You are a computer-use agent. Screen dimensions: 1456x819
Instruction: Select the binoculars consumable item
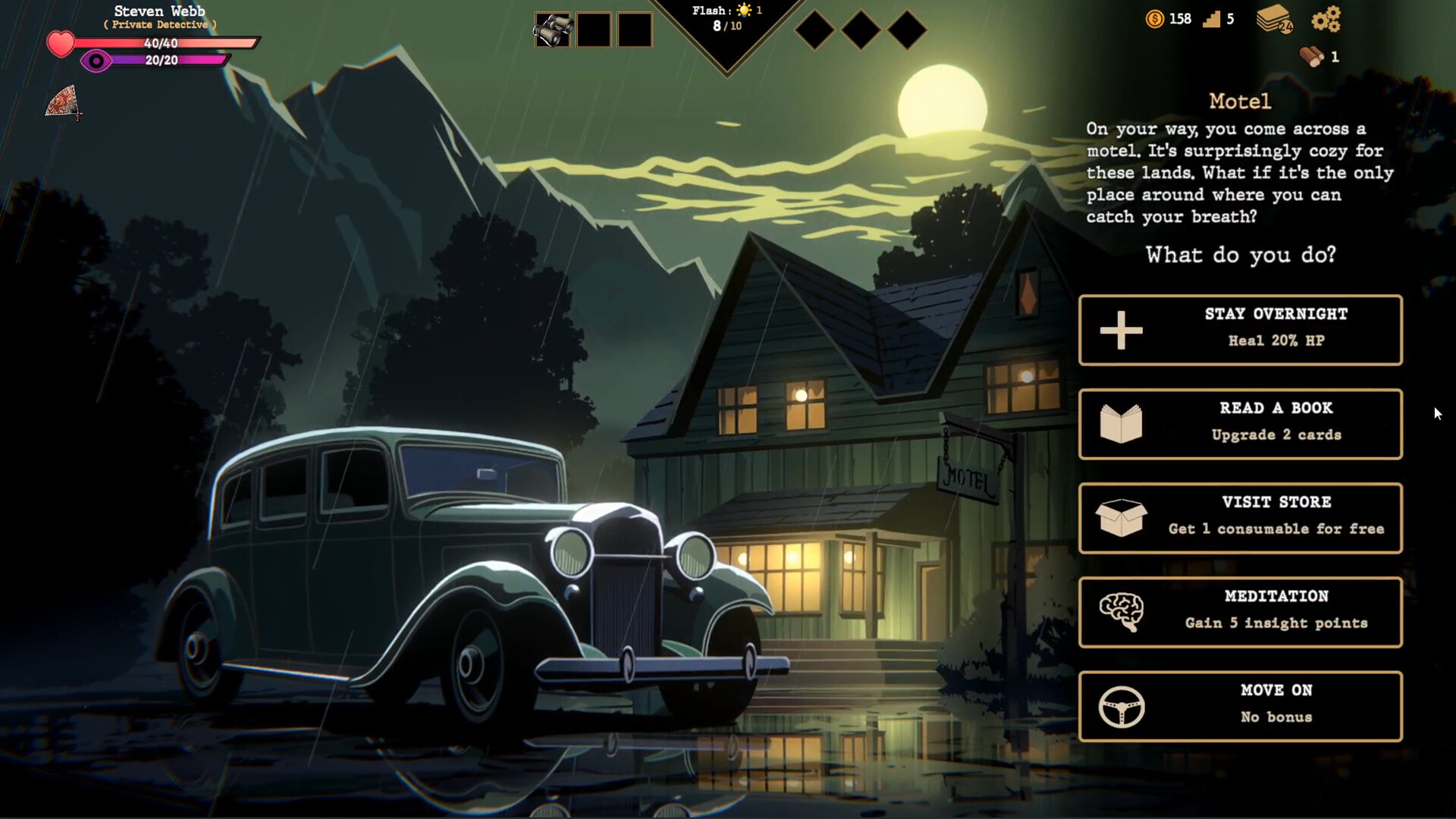click(553, 29)
